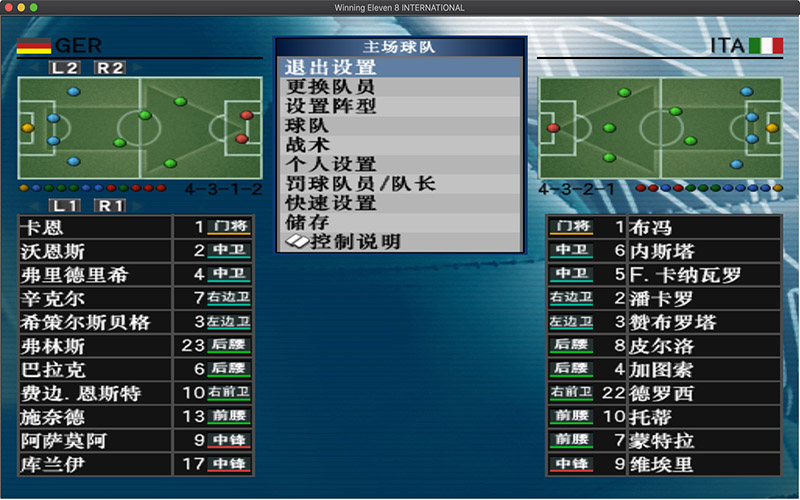The height and width of the screenshot is (500, 800).
Task: Select Germany goalkeeper 卡恩 row
Action: [135, 227]
